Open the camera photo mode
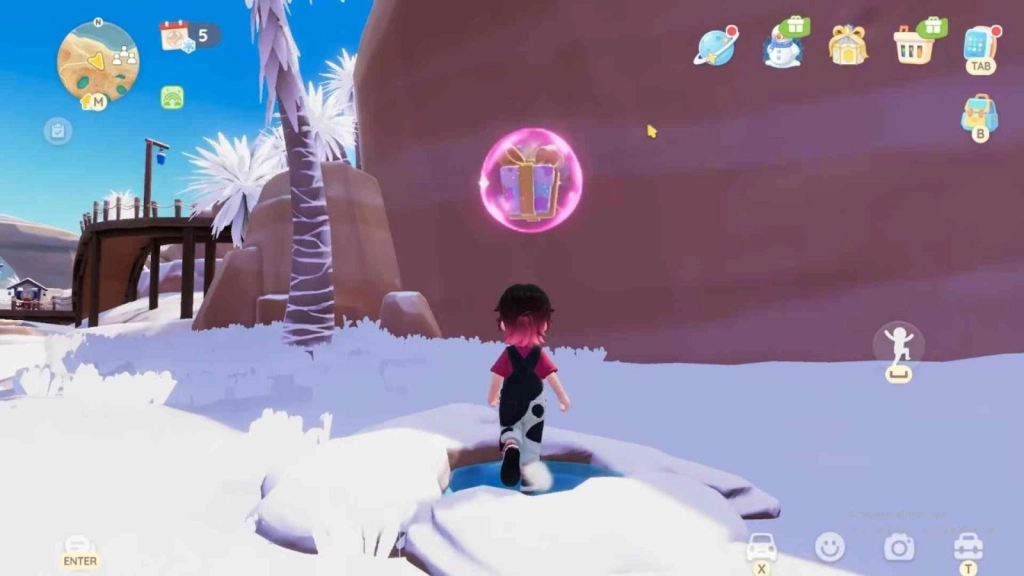Viewport: 1024px width, 576px height. pos(898,546)
